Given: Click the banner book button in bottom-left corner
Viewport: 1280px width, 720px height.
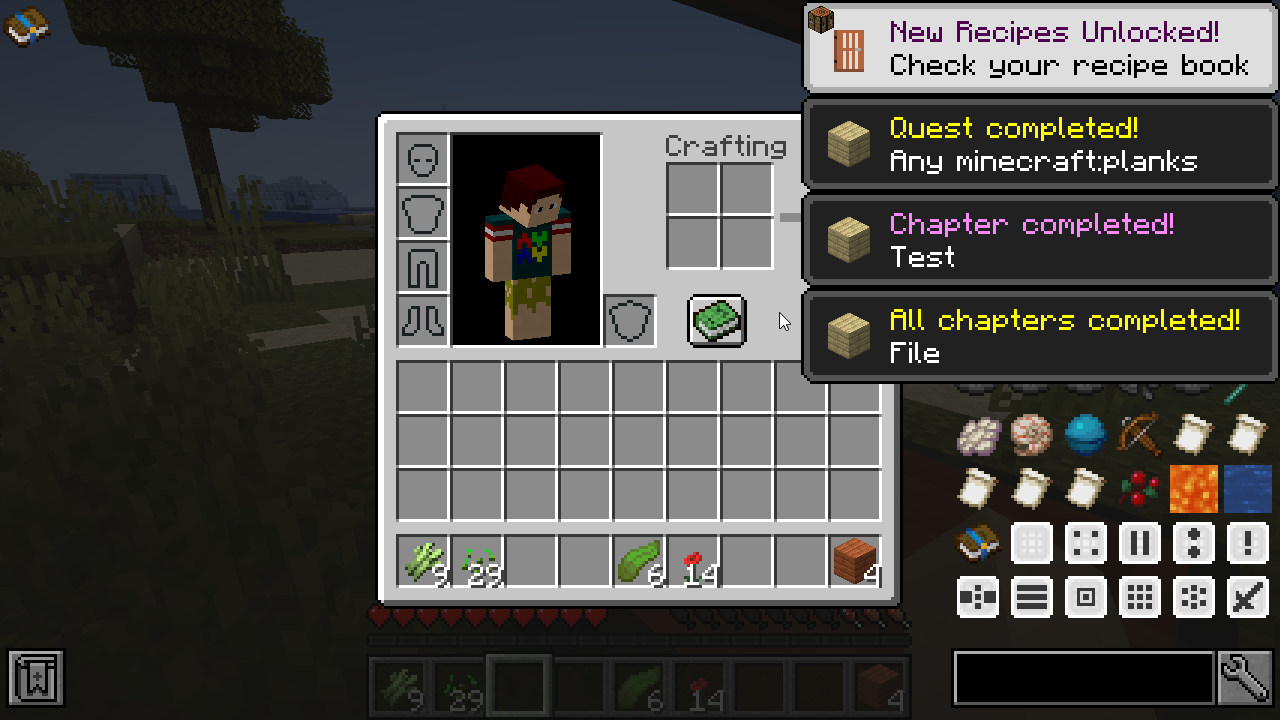Looking at the screenshot, I should (37, 678).
